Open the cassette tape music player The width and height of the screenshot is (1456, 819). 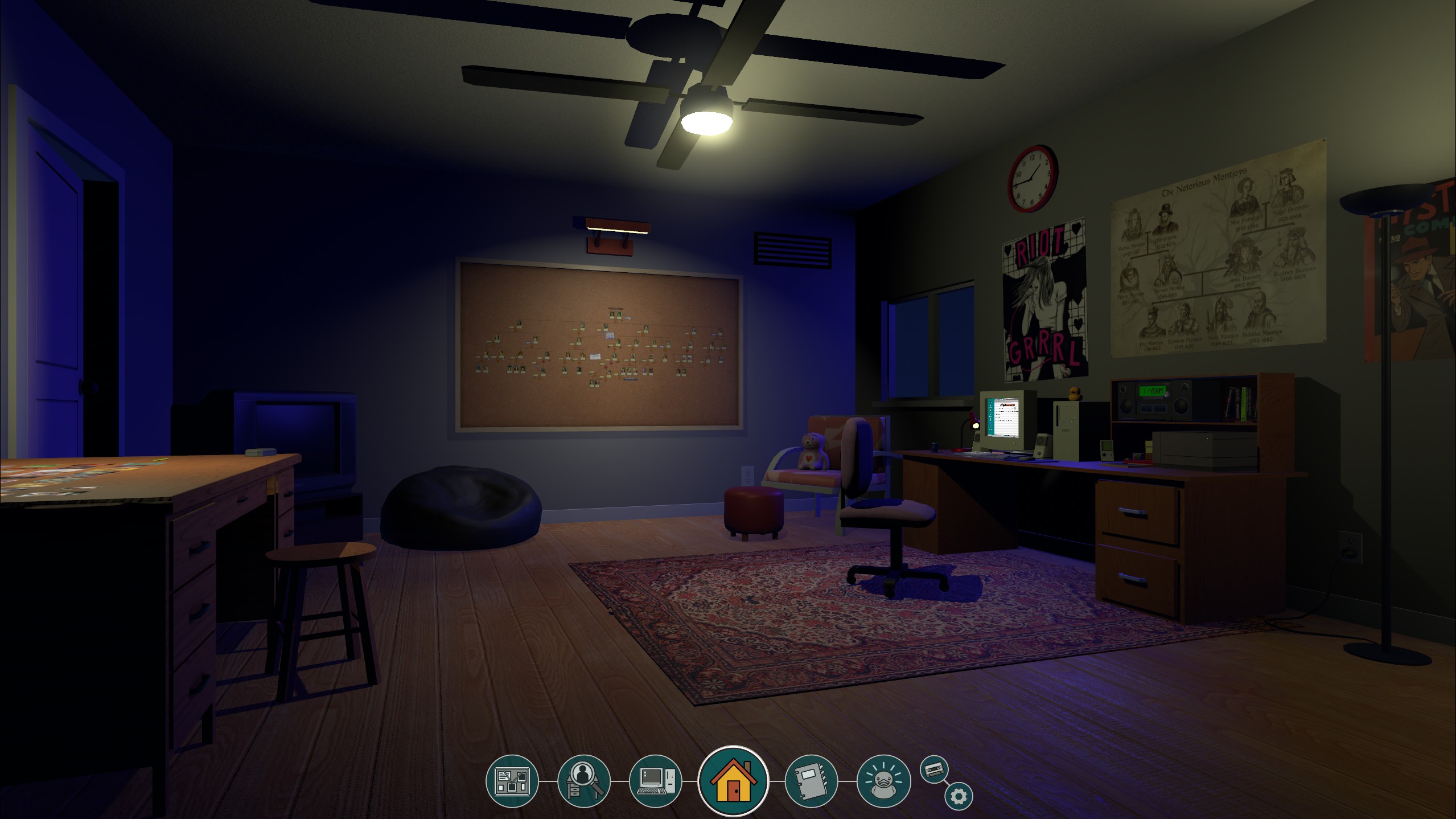[934, 769]
